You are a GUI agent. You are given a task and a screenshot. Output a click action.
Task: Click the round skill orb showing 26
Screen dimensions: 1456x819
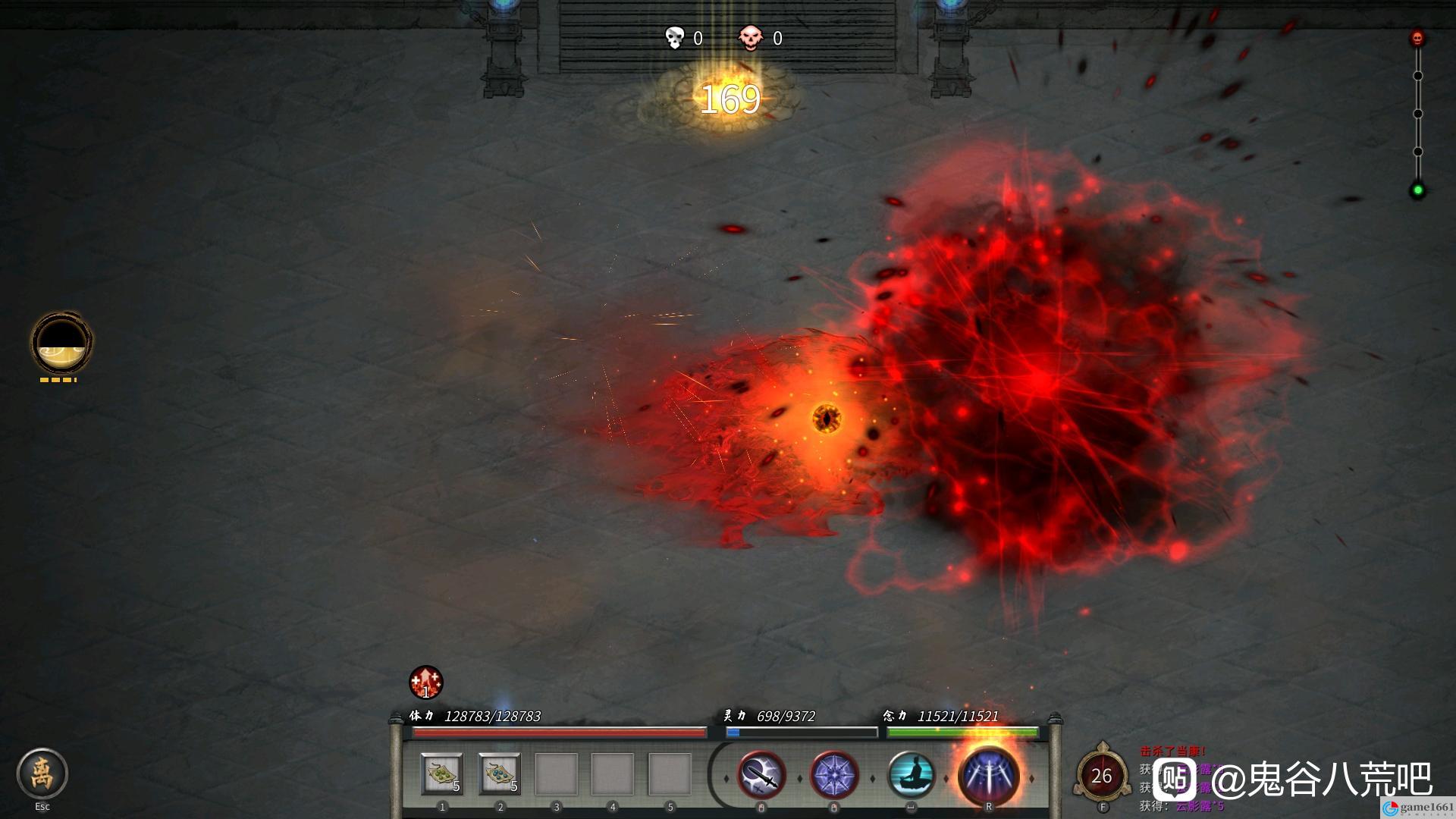pos(1101,776)
